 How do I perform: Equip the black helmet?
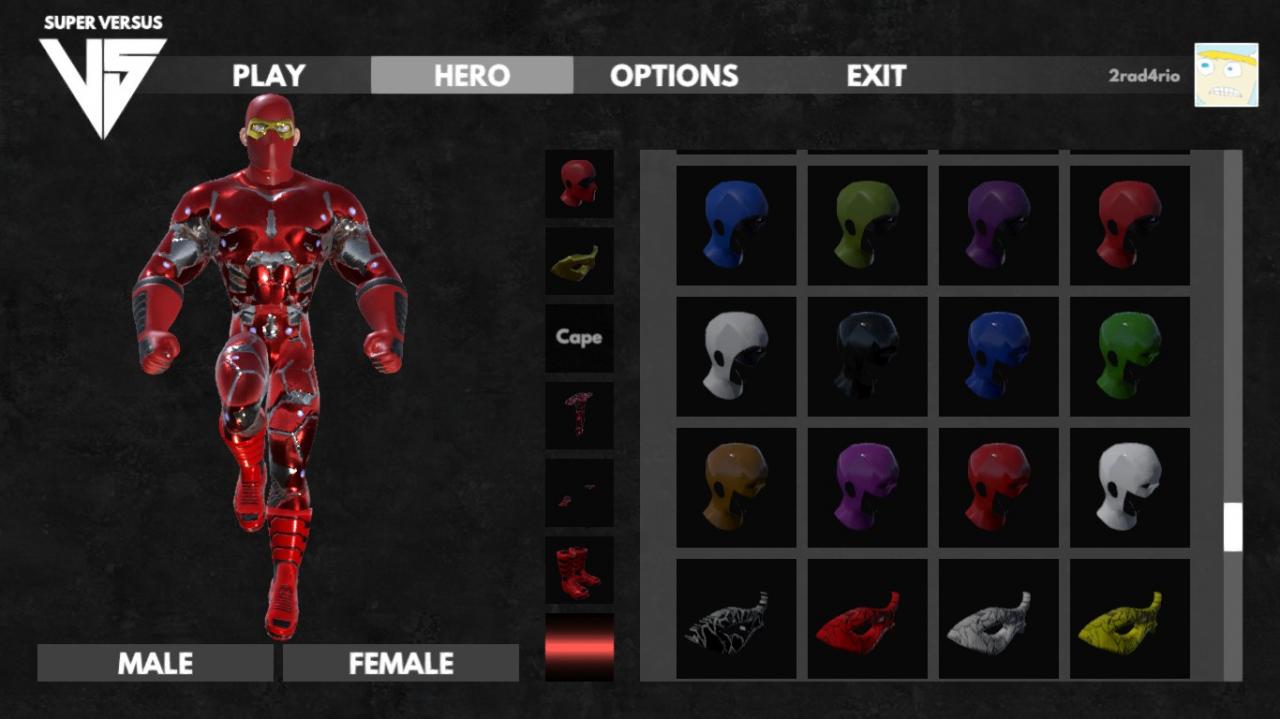(867, 356)
